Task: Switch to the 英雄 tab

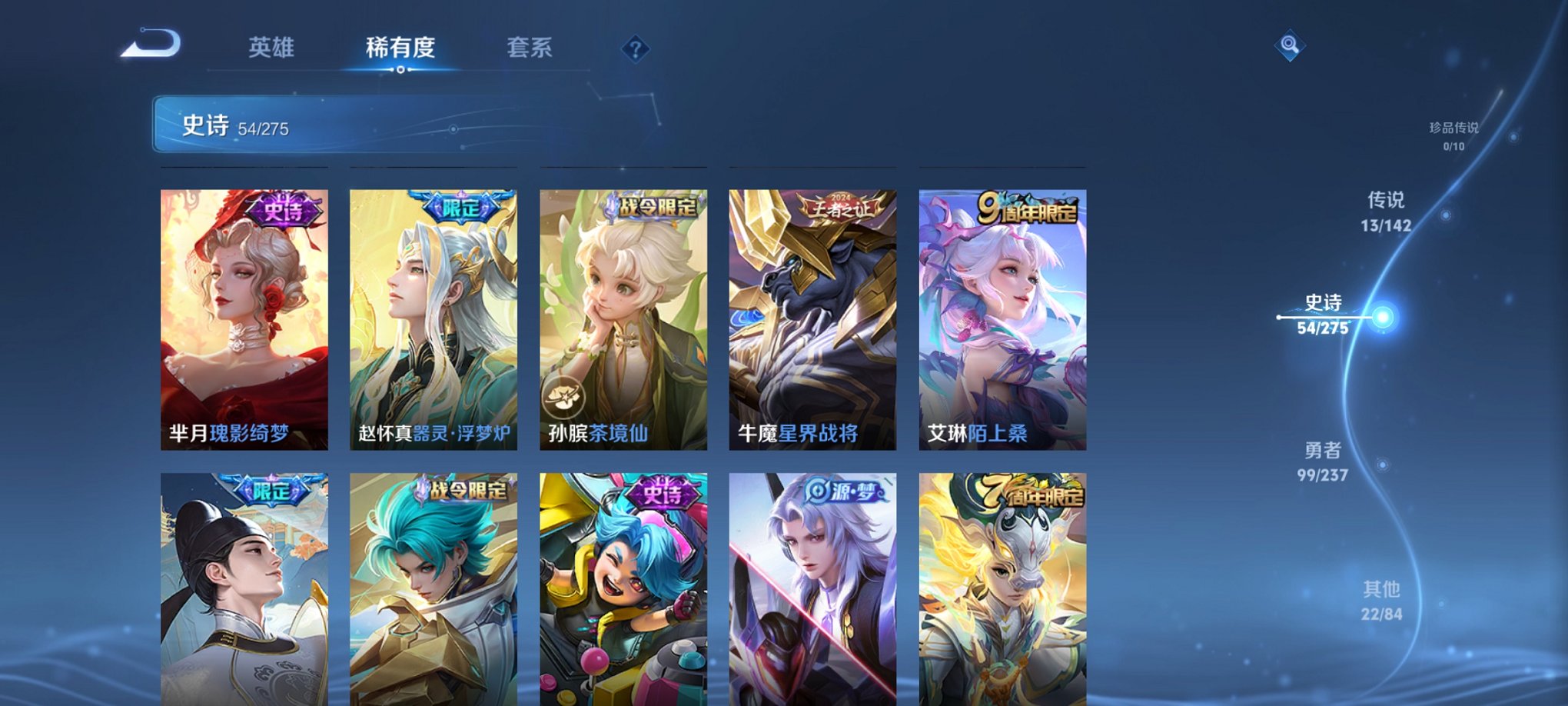Action: click(x=273, y=46)
